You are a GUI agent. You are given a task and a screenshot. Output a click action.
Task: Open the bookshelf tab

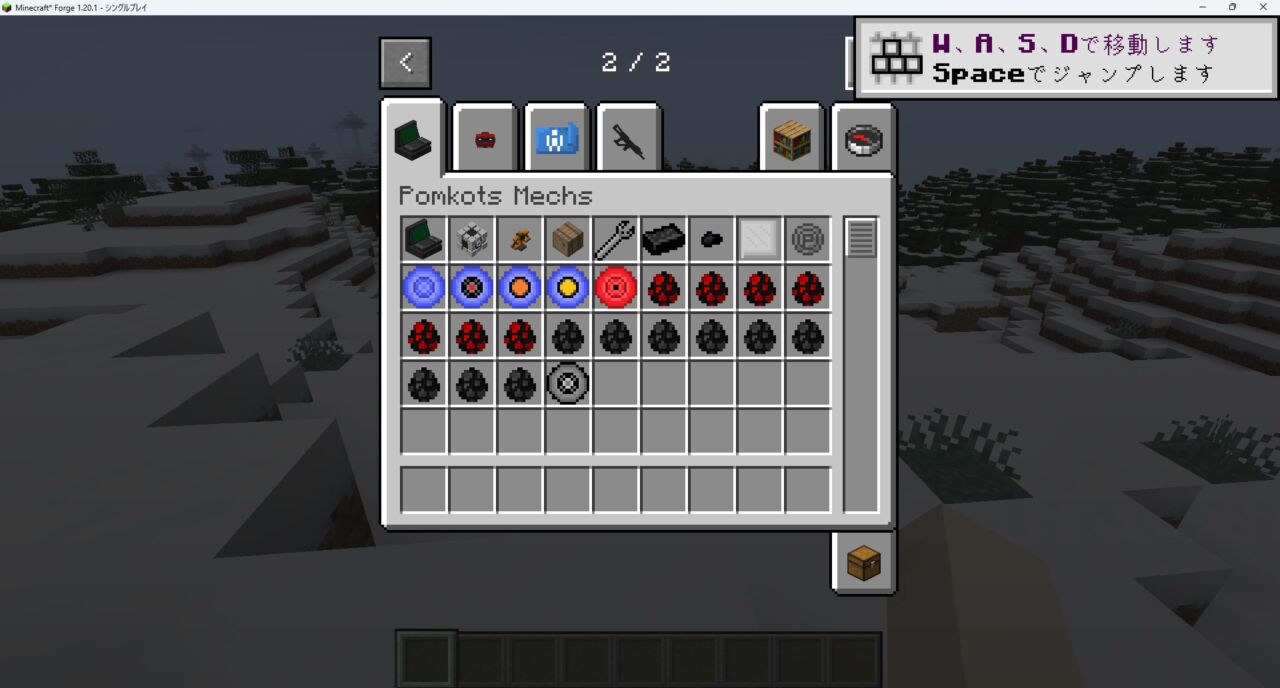[791, 139]
